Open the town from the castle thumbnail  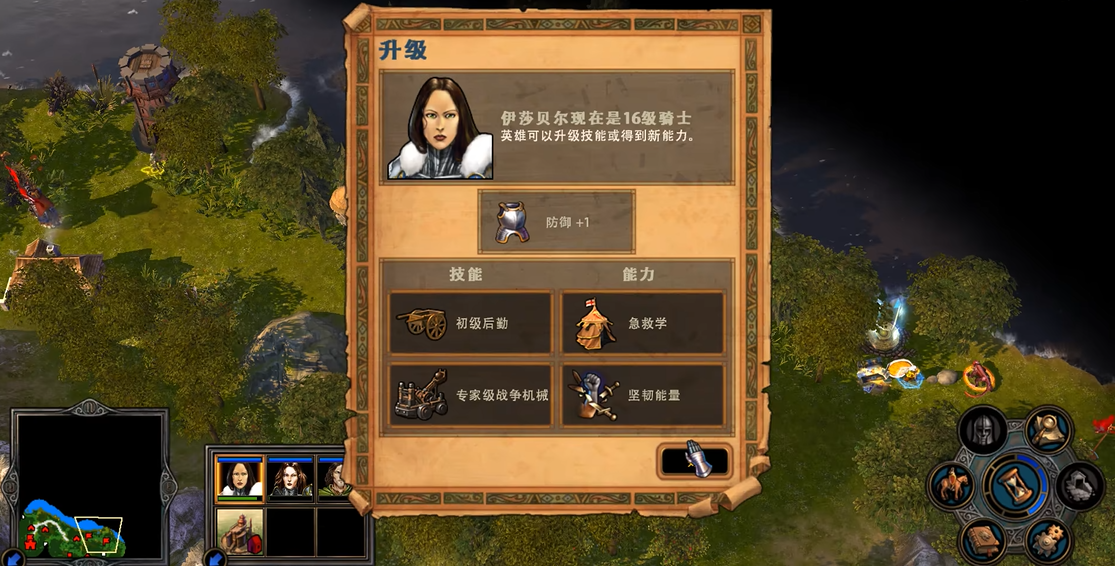[240, 532]
